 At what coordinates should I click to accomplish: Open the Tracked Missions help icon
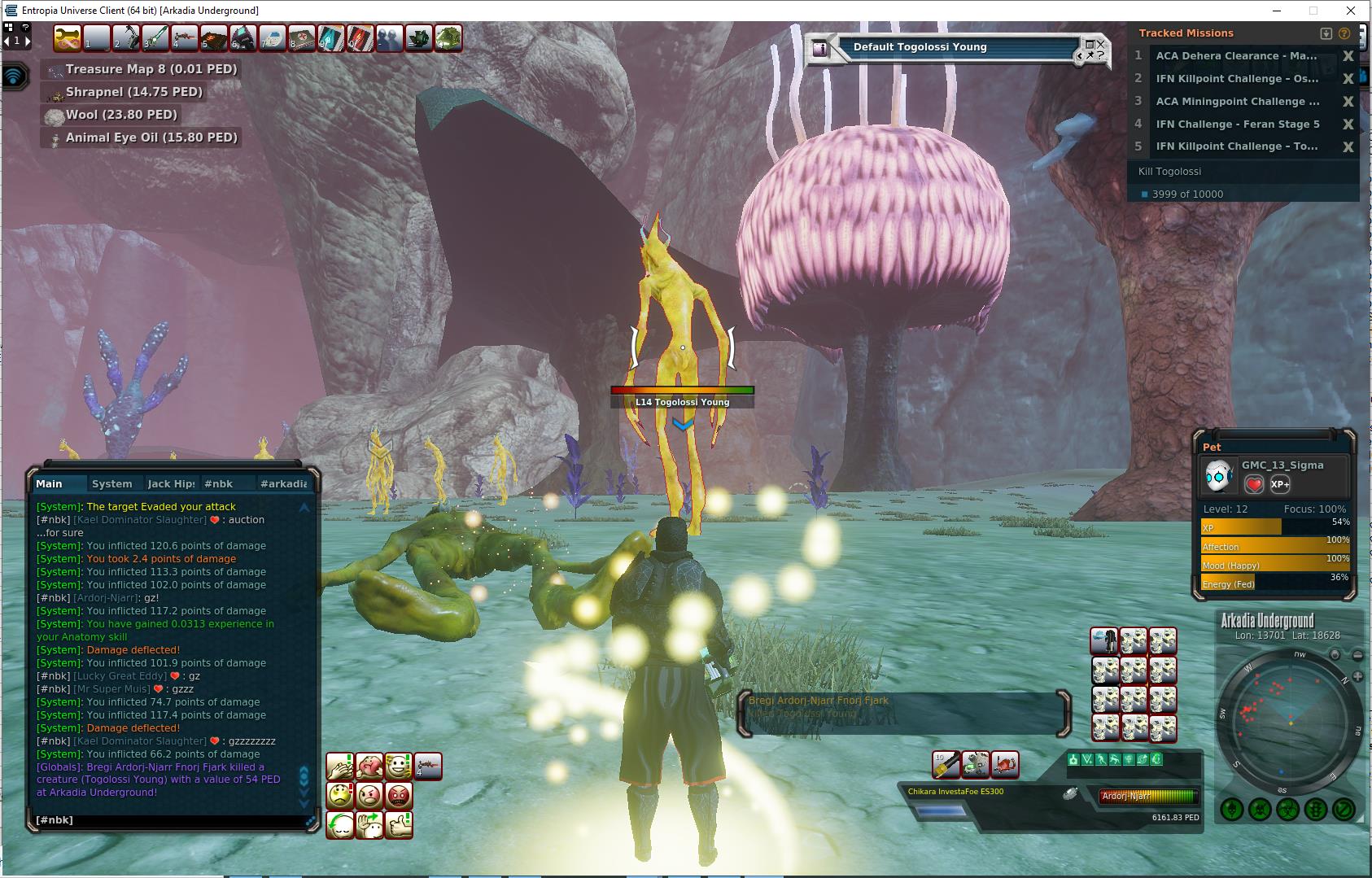[x=1344, y=33]
